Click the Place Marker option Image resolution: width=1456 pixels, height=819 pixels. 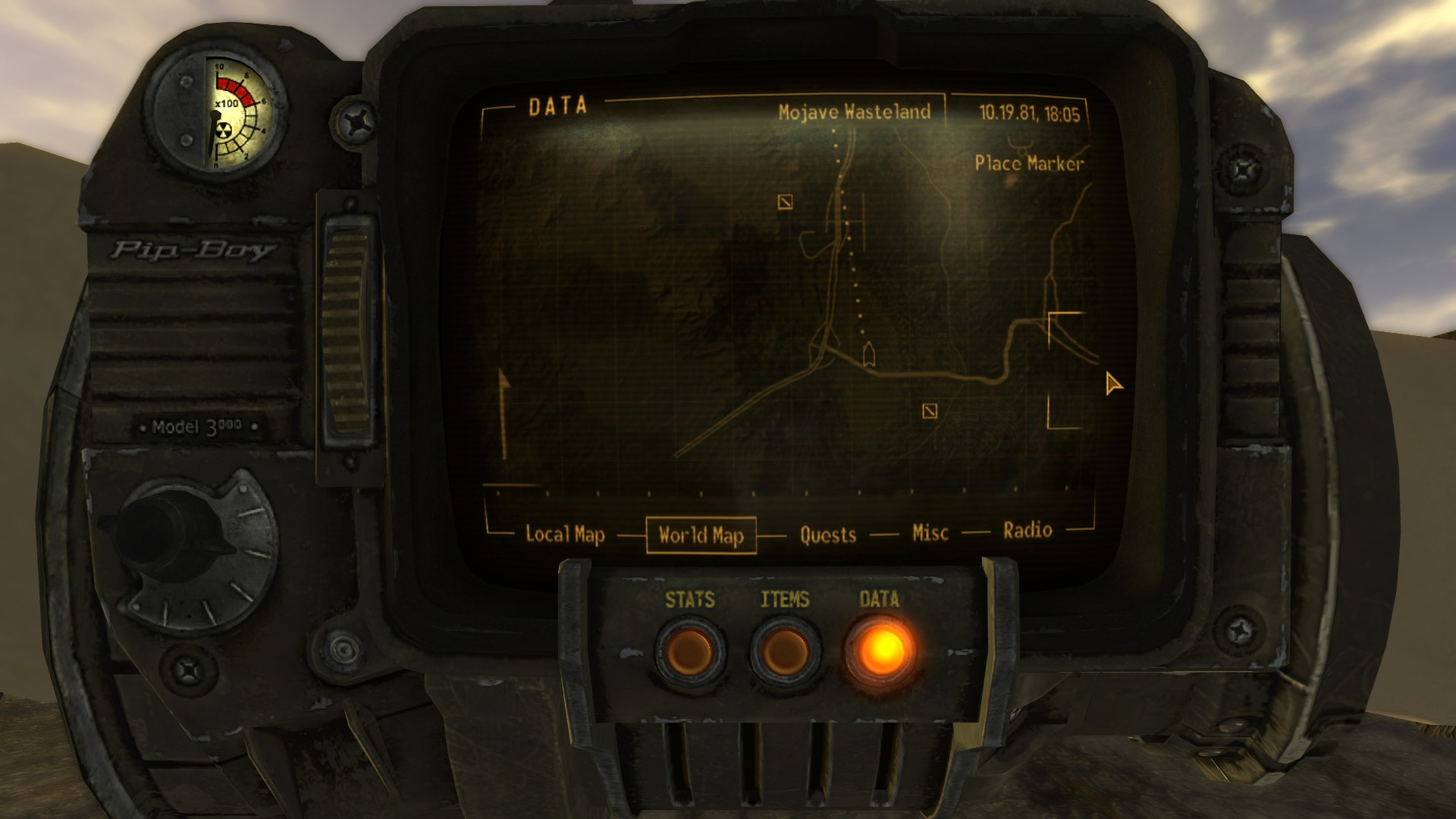click(x=1028, y=163)
